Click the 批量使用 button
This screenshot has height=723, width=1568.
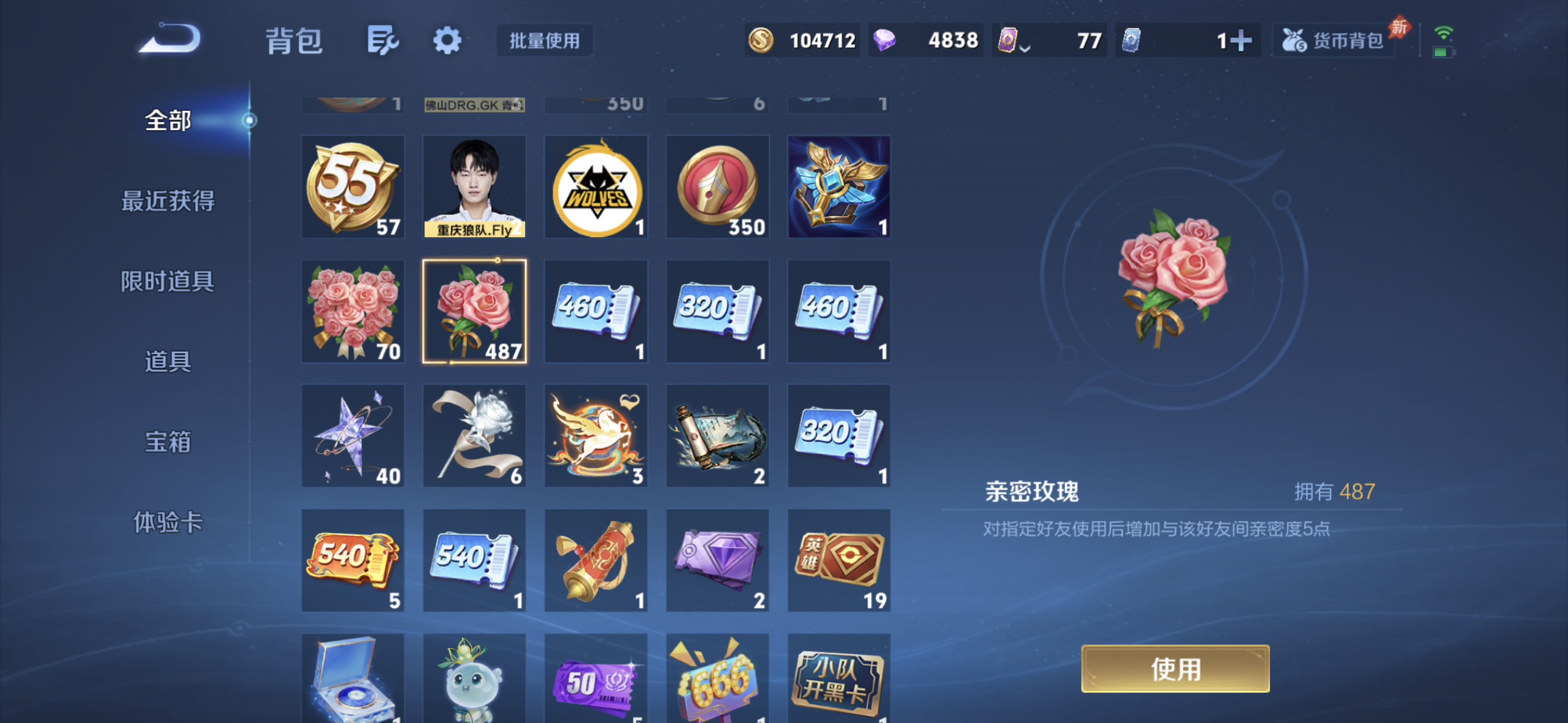pos(544,40)
